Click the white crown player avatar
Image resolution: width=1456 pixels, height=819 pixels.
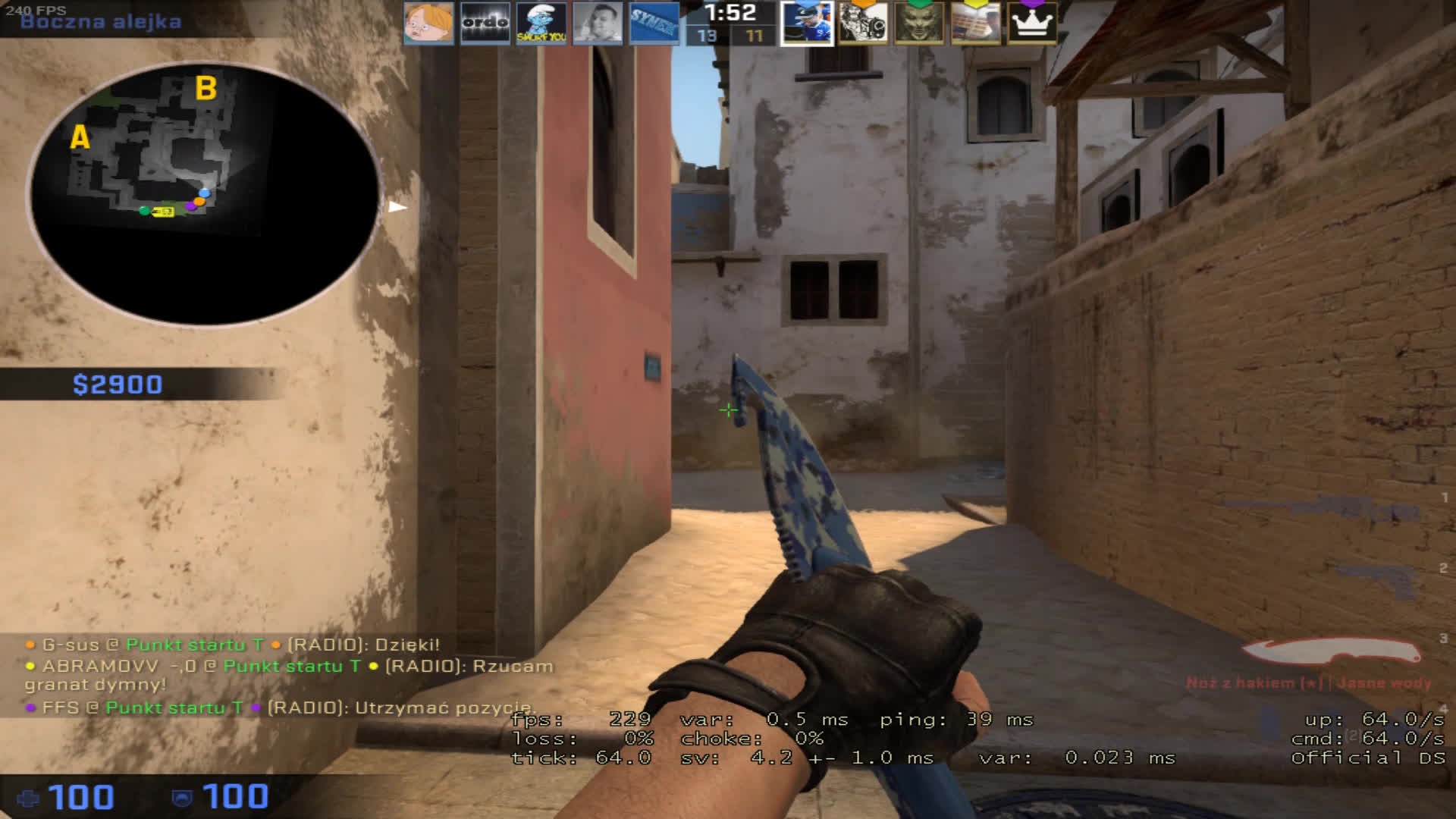pyautogui.click(x=1031, y=24)
